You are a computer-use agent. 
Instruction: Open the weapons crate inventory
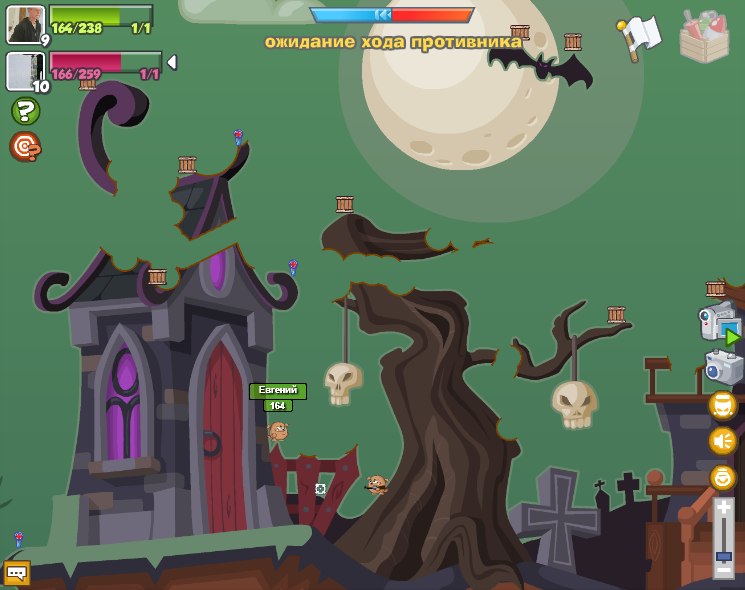pyautogui.click(x=704, y=37)
